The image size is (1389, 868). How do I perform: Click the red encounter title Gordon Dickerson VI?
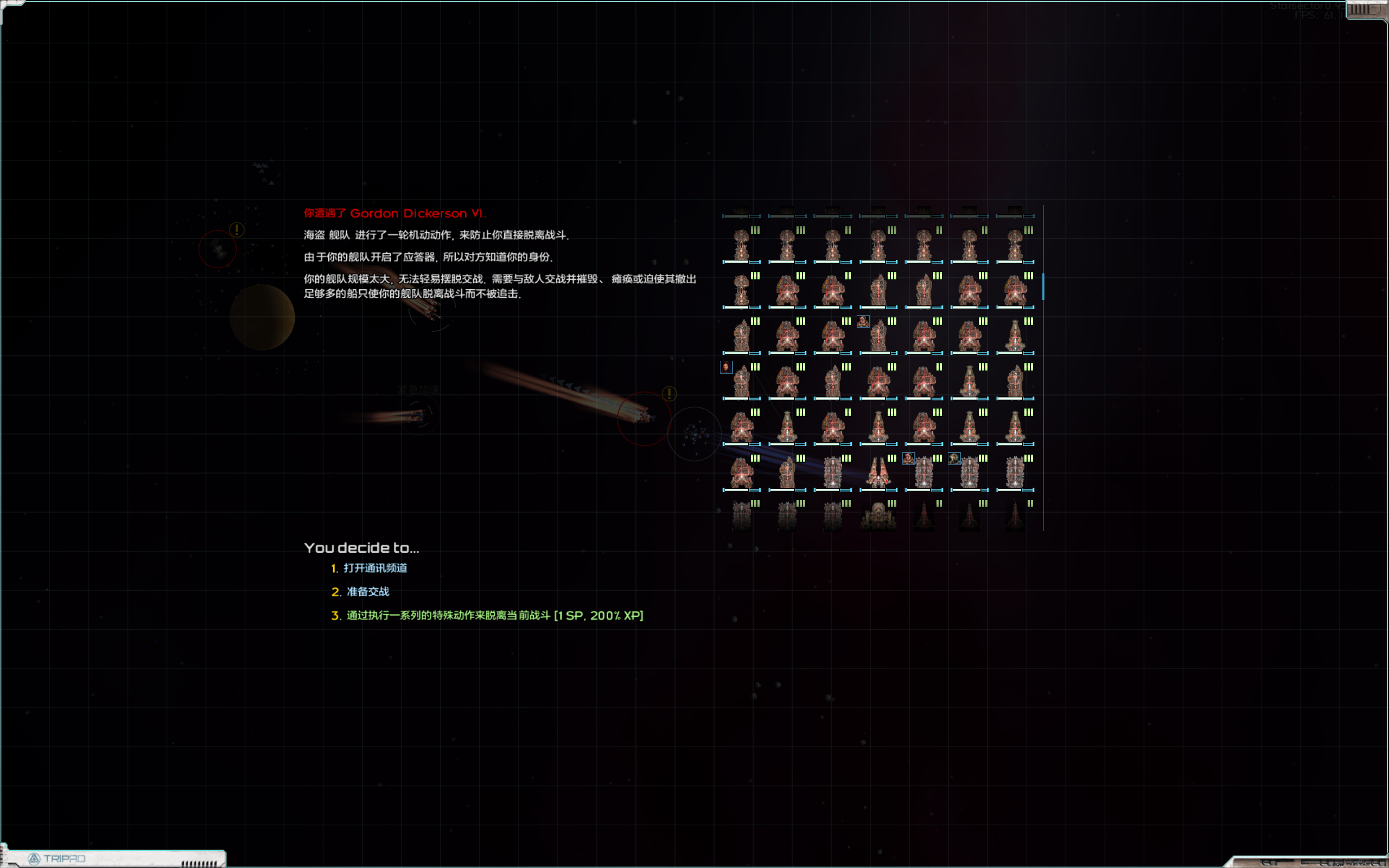tap(396, 213)
